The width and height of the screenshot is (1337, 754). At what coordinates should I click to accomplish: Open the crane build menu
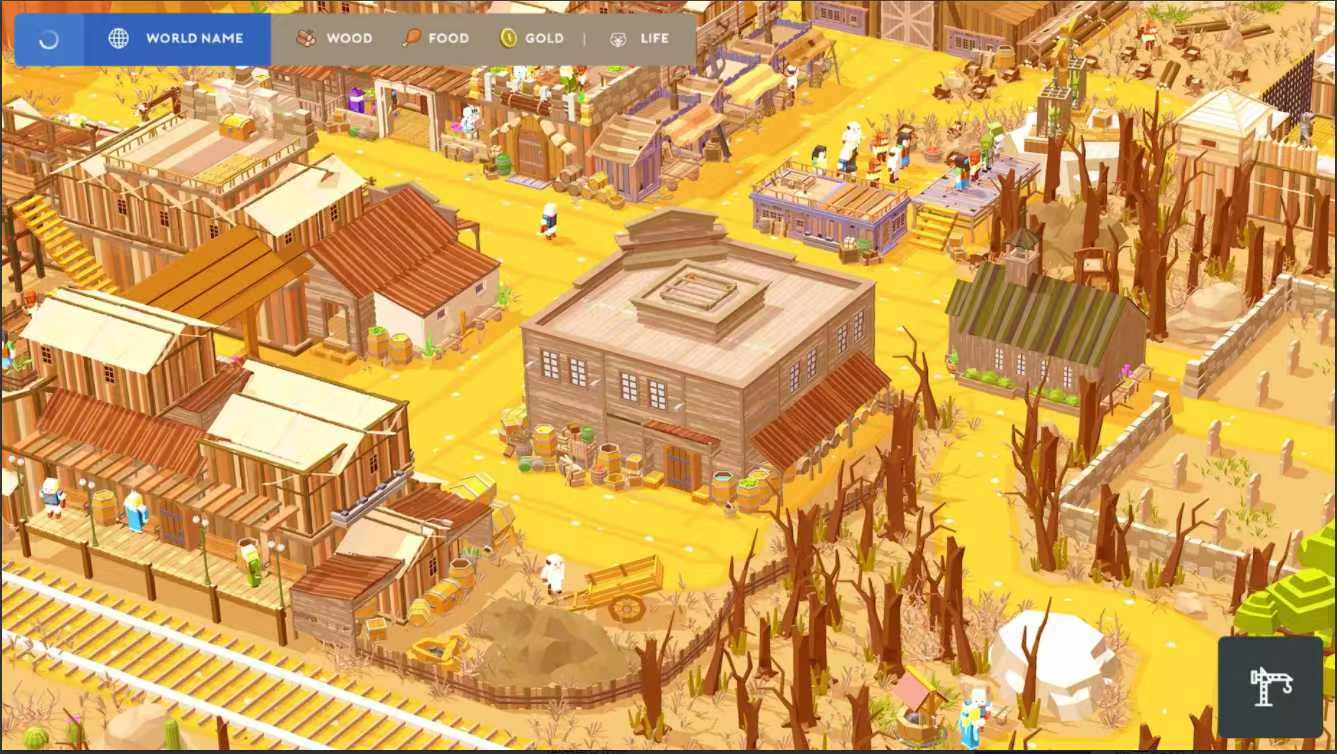click(x=1271, y=686)
